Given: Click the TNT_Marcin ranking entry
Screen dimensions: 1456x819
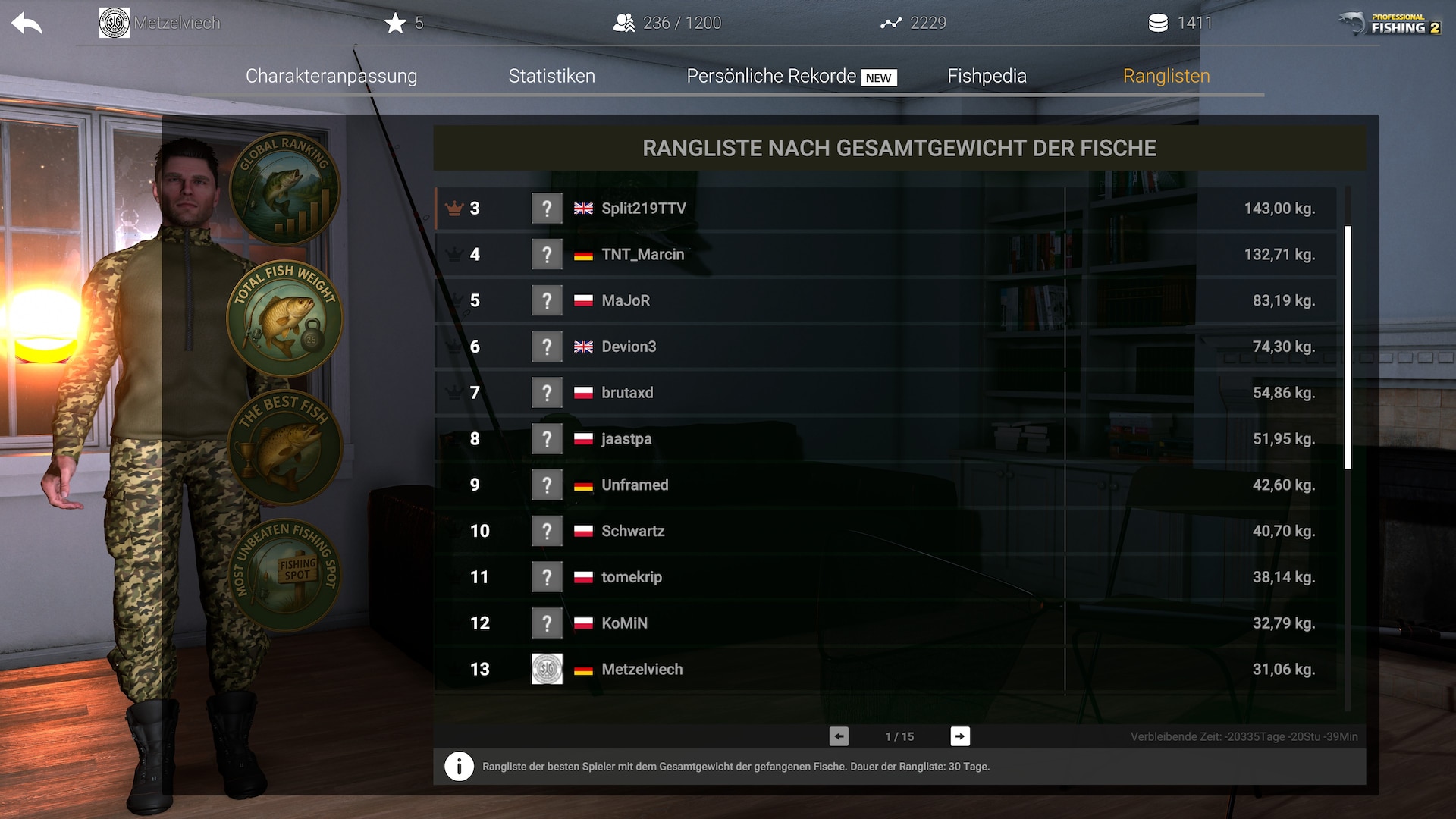Looking at the screenshot, I should click(x=886, y=255).
